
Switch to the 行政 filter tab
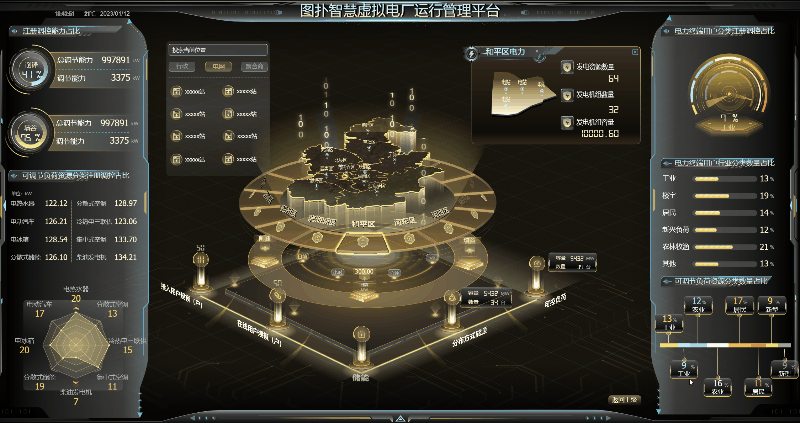coord(183,67)
